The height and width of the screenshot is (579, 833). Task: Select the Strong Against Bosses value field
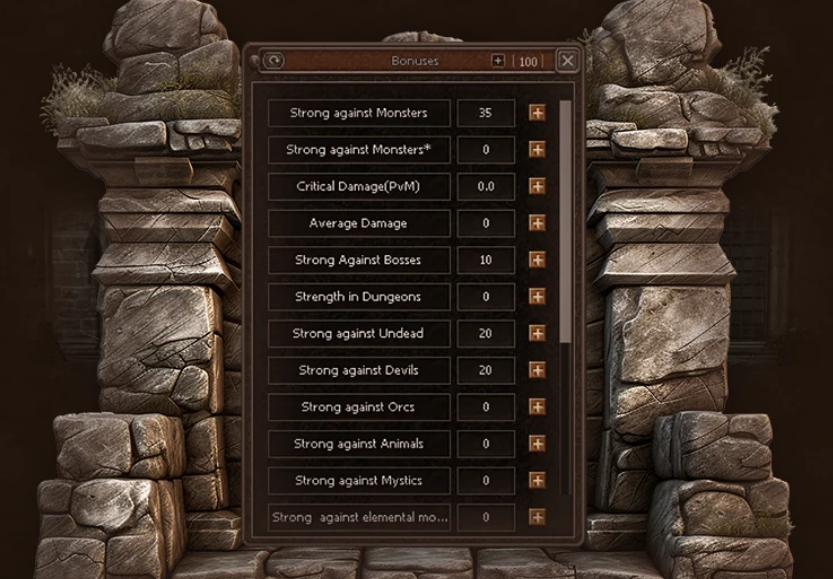pos(486,260)
